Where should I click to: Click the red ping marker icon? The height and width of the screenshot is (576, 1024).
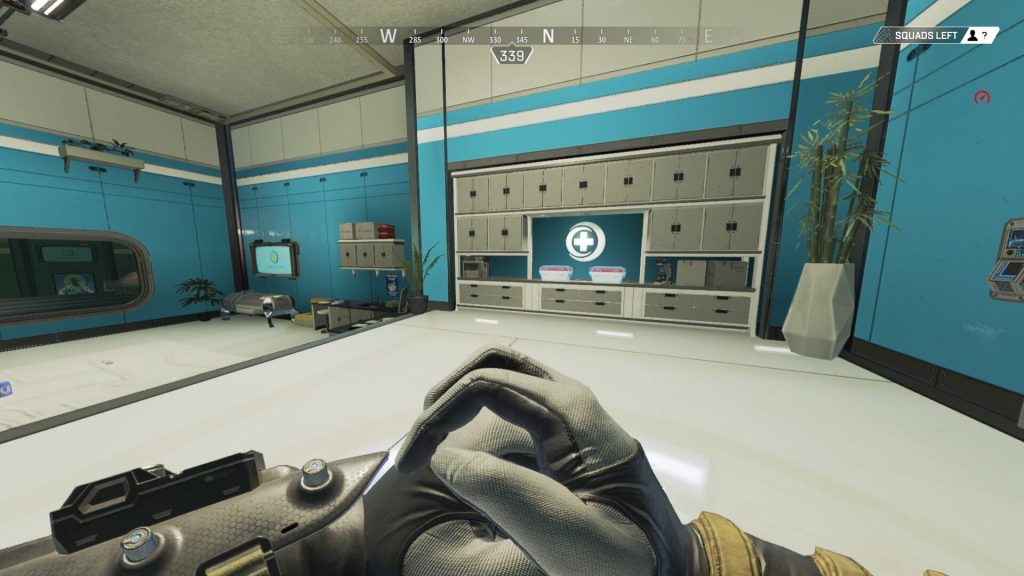pyautogui.click(x=982, y=98)
